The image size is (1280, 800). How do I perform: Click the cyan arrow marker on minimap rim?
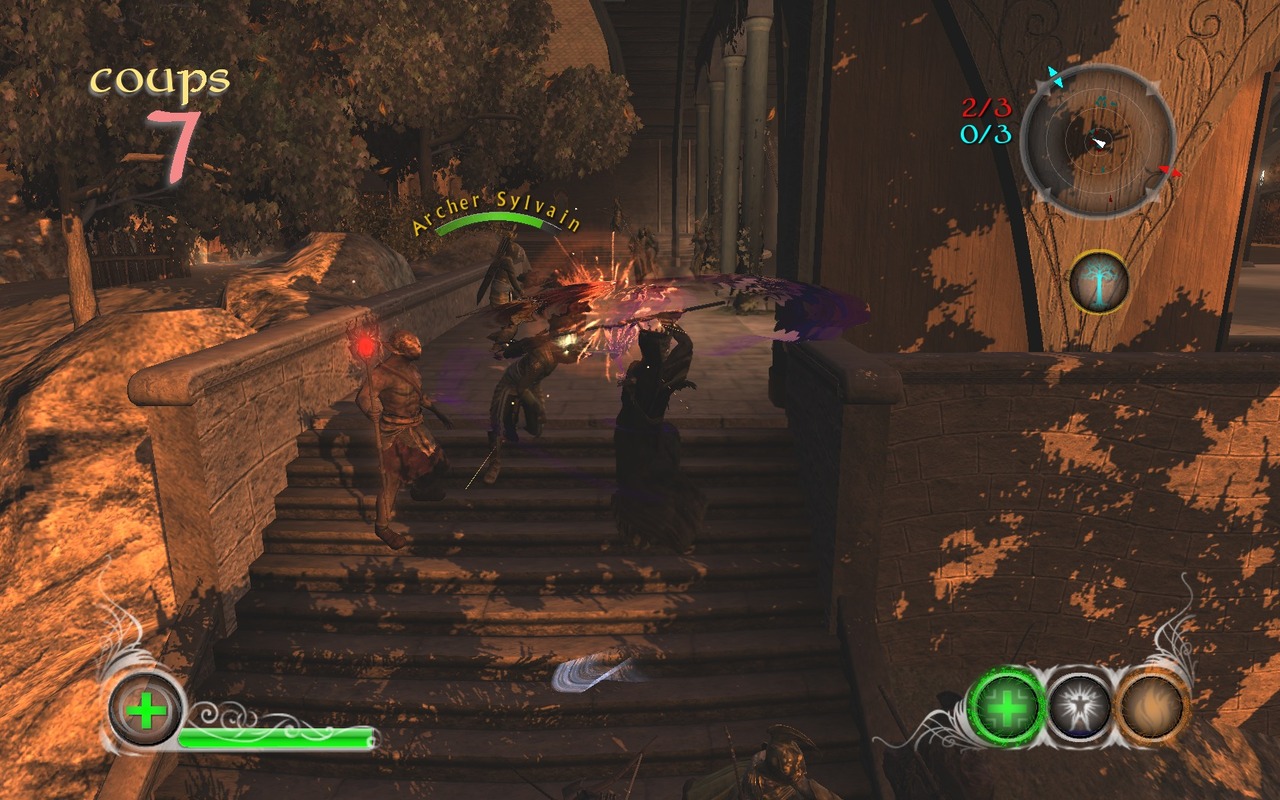point(1052,78)
